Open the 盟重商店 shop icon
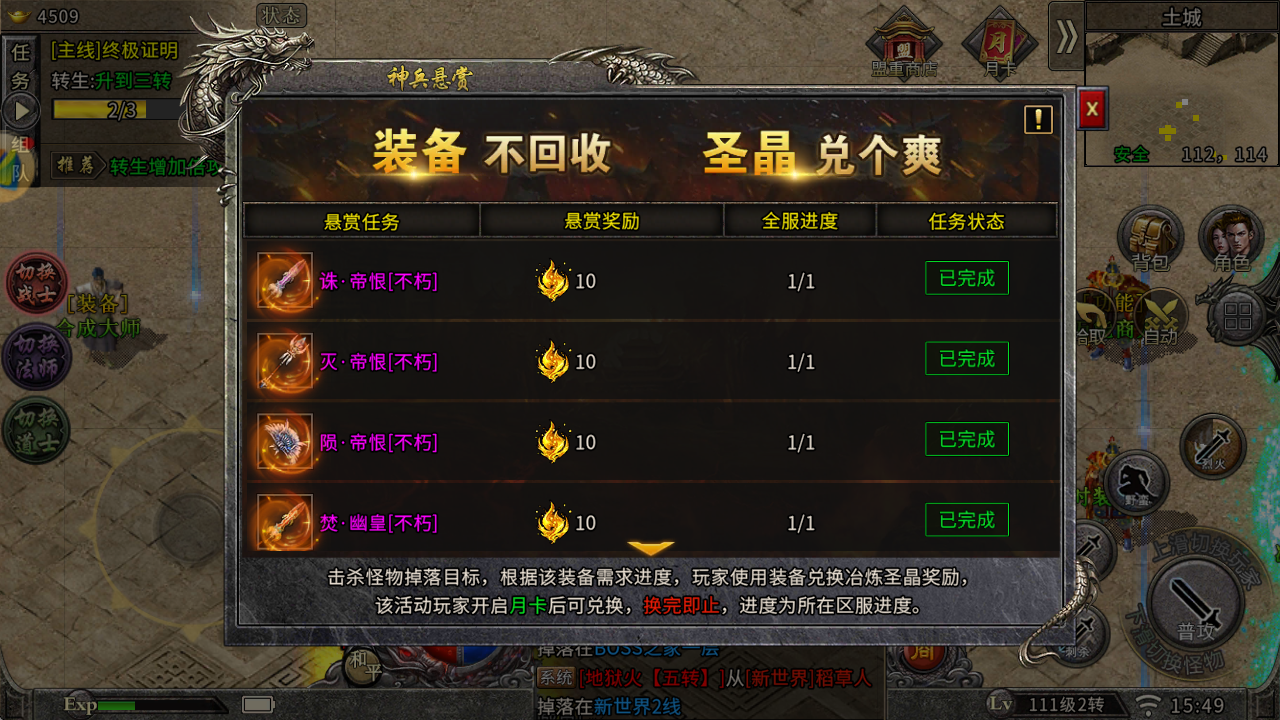Viewport: 1280px width, 720px height. pos(905,42)
